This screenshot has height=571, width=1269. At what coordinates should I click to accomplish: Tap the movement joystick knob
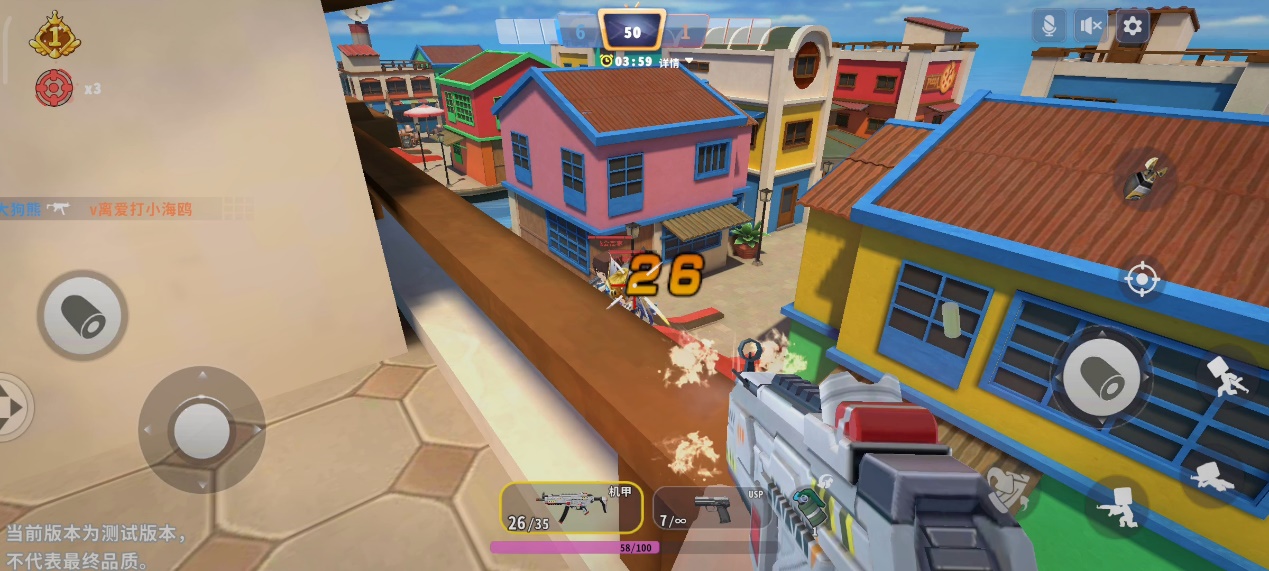(x=202, y=429)
